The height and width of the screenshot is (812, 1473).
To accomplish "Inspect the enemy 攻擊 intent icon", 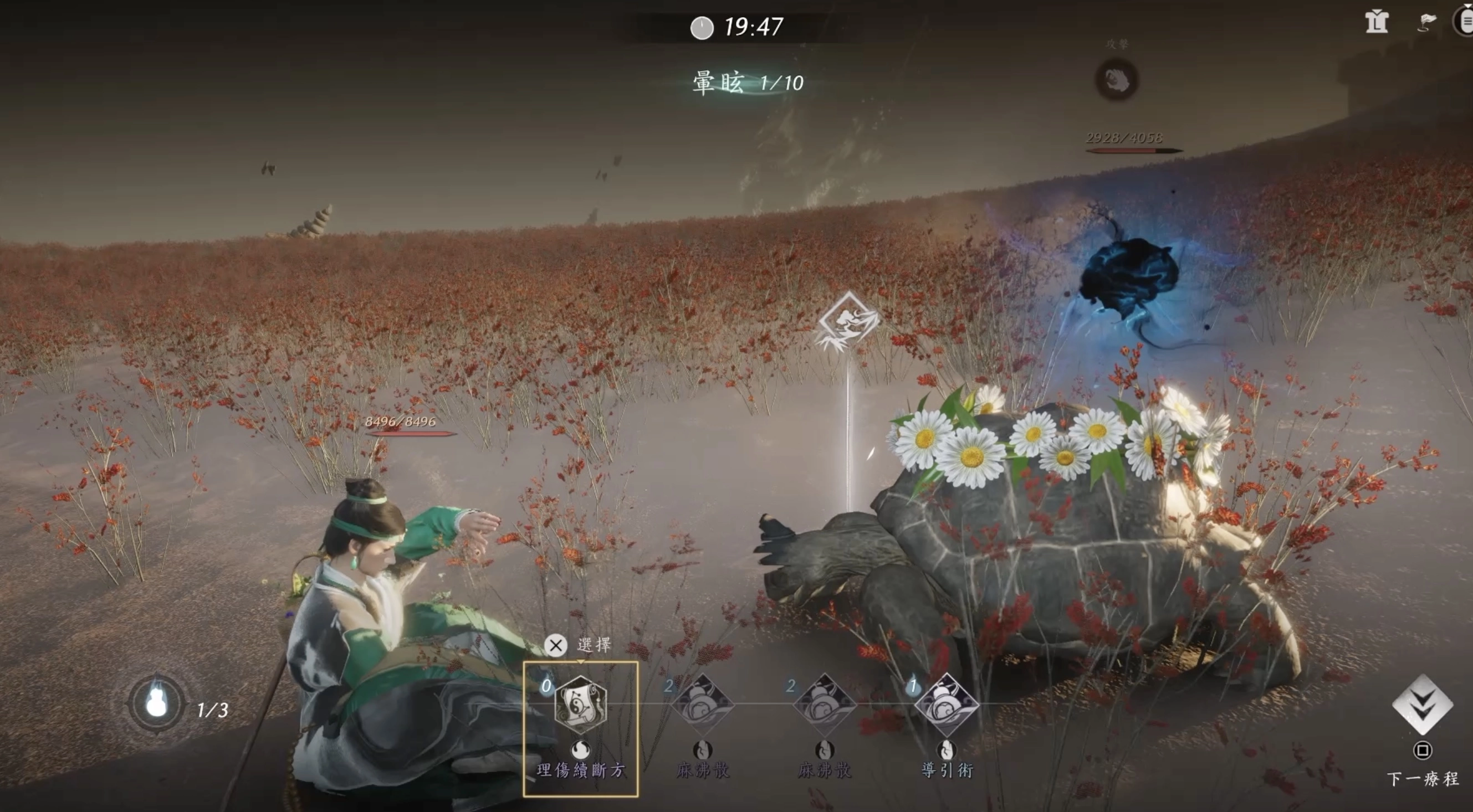I will pyautogui.click(x=1116, y=80).
